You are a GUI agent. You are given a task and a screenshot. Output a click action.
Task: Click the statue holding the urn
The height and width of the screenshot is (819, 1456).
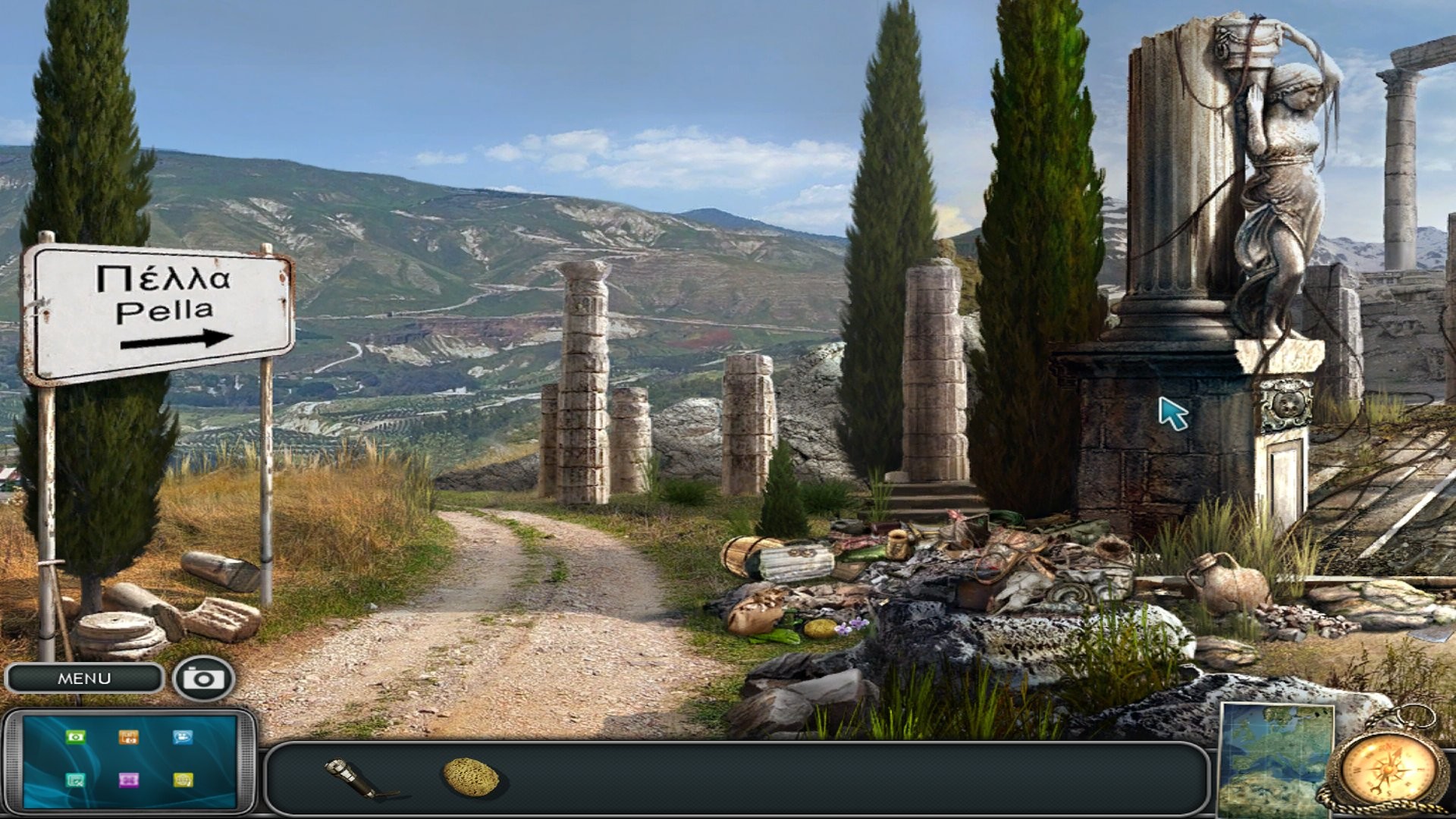[1289, 152]
